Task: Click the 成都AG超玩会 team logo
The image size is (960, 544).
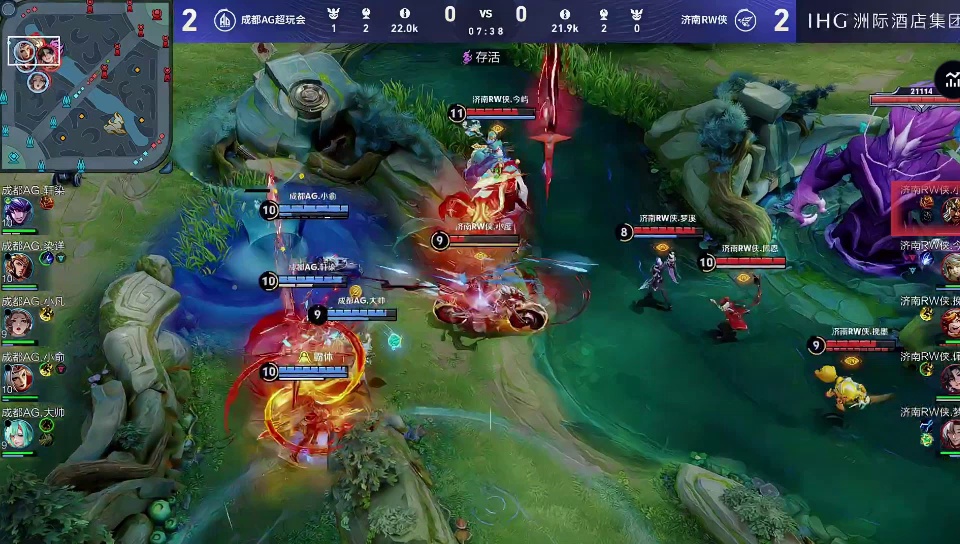Action: tap(224, 19)
